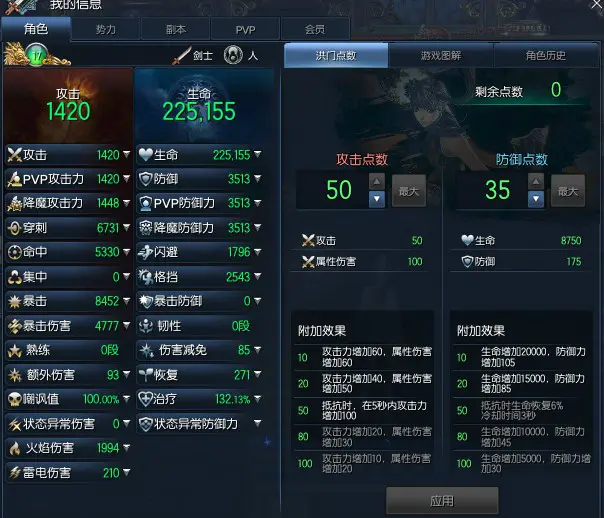Open the 会员 tab
This screenshot has height=518, width=604.
pyautogui.click(x=315, y=30)
